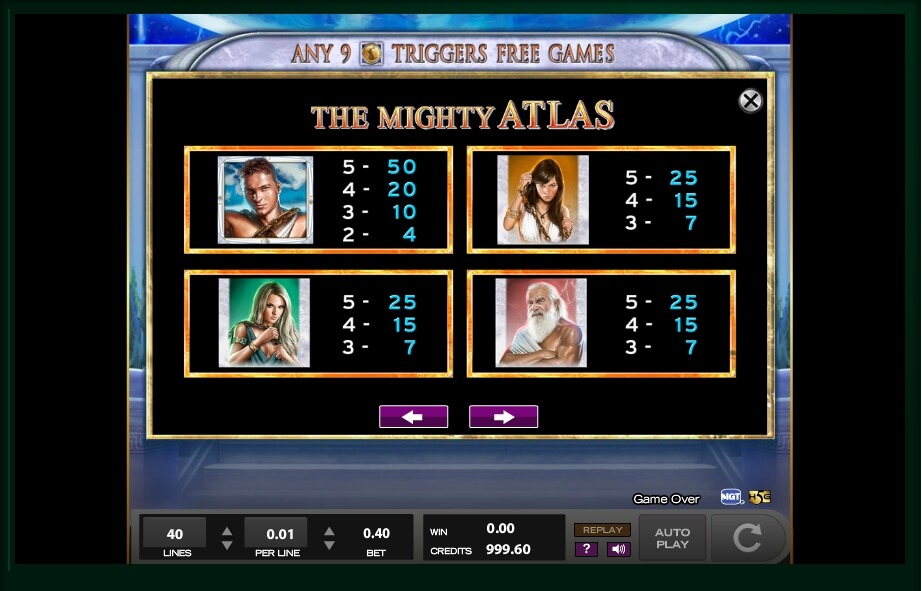Viewport: 922px width, 591px height.
Task: Close the paytable window
Action: click(750, 101)
